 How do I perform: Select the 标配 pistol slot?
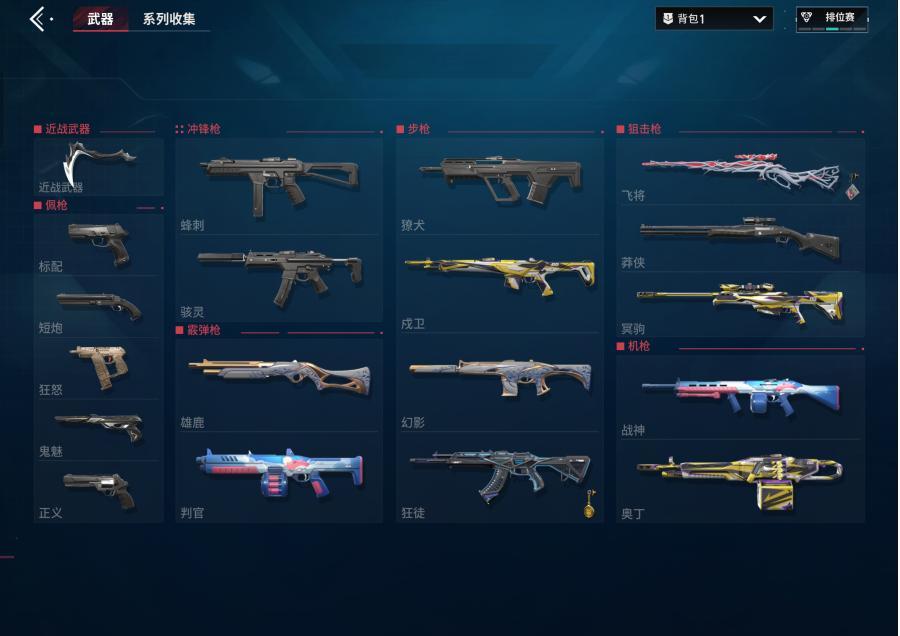tap(99, 245)
